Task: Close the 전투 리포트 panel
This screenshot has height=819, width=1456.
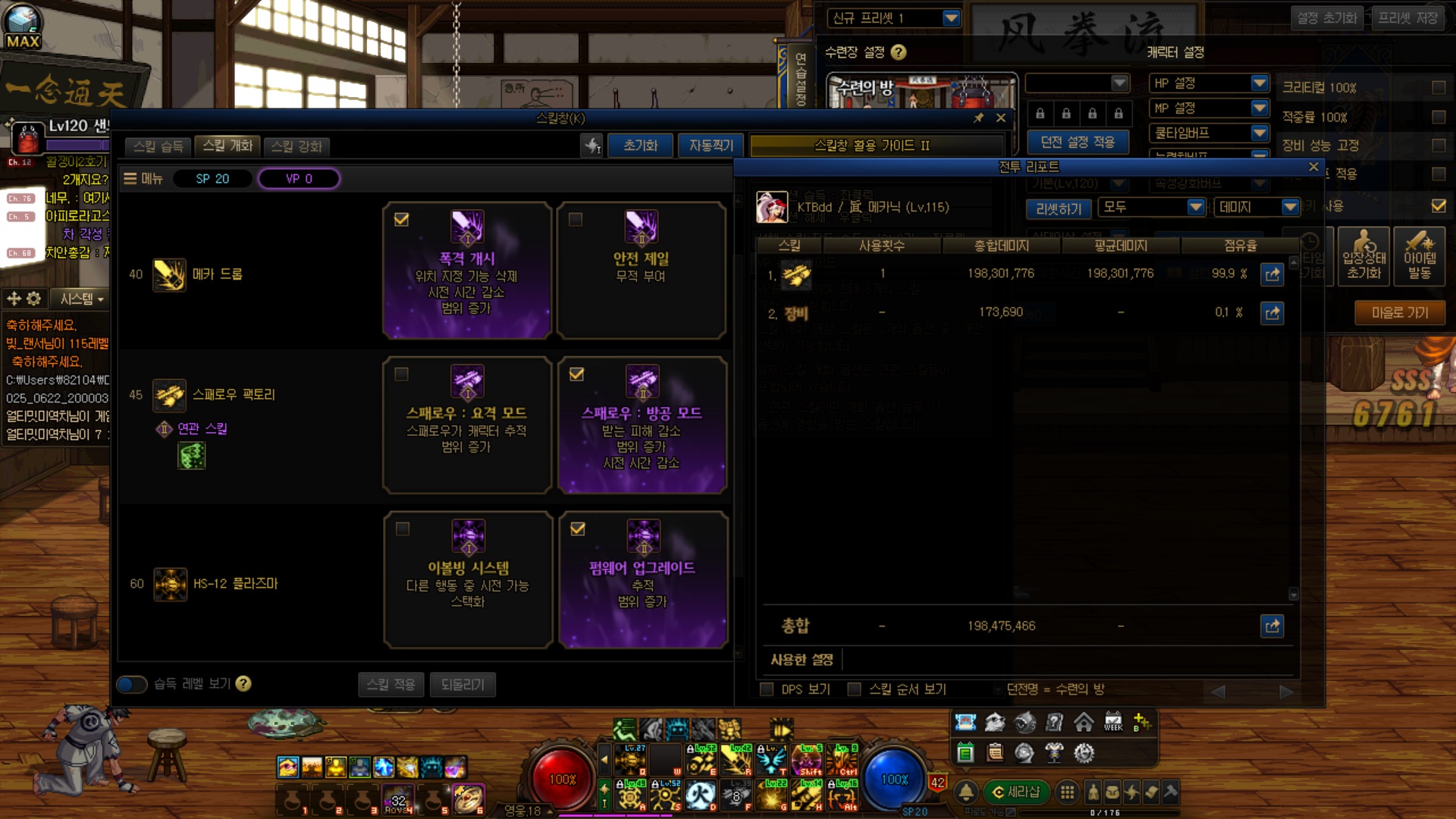Action: pyautogui.click(x=1313, y=167)
